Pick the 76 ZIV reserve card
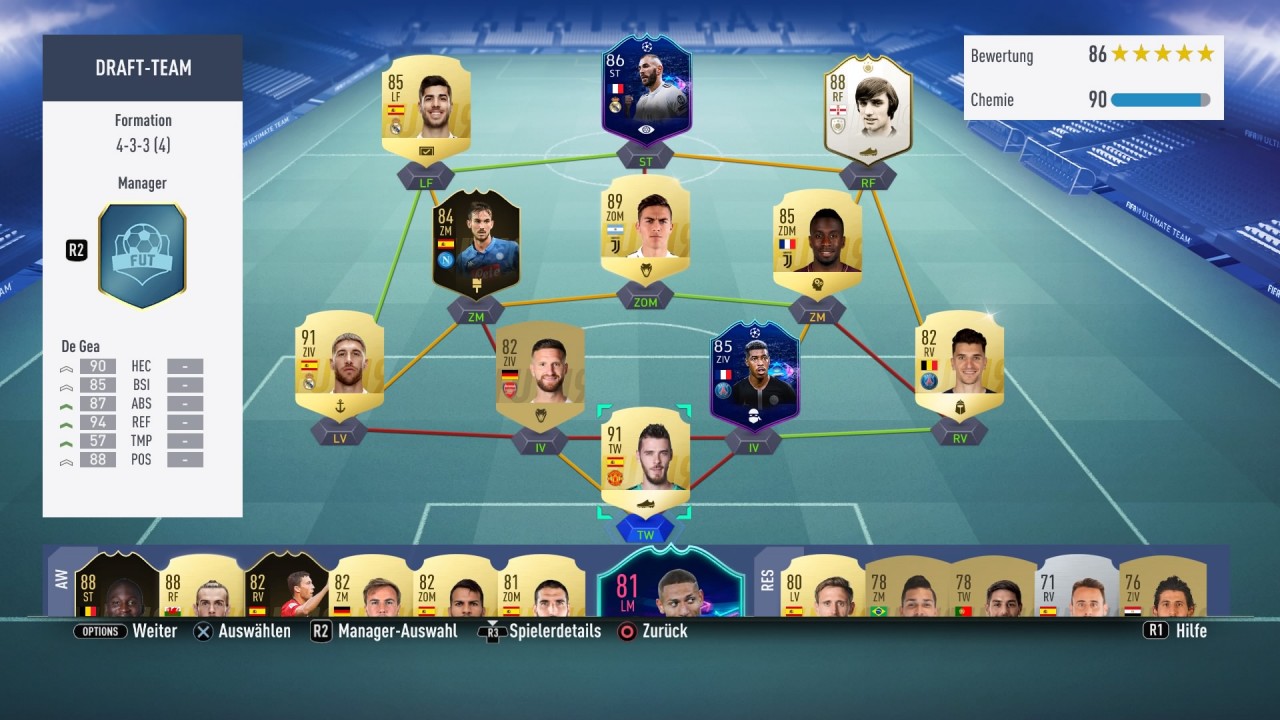Viewport: 1280px width, 720px height. click(x=1162, y=585)
